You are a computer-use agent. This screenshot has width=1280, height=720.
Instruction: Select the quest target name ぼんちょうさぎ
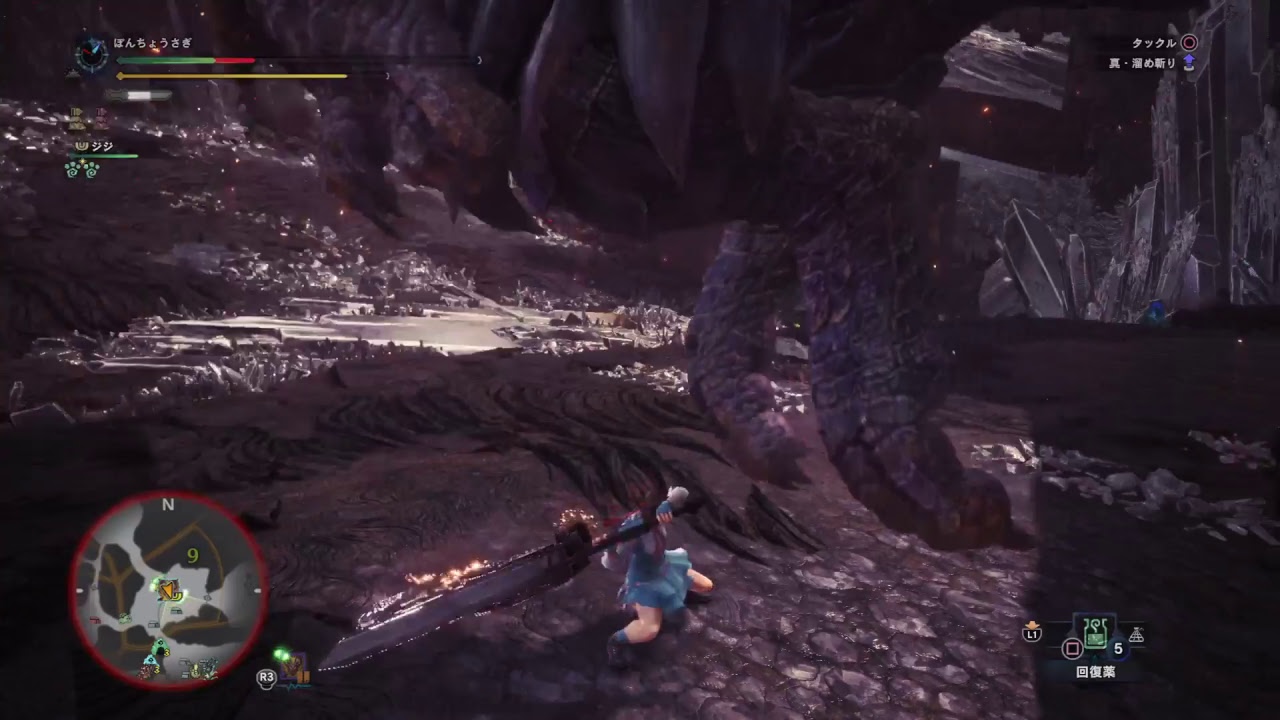151,43
